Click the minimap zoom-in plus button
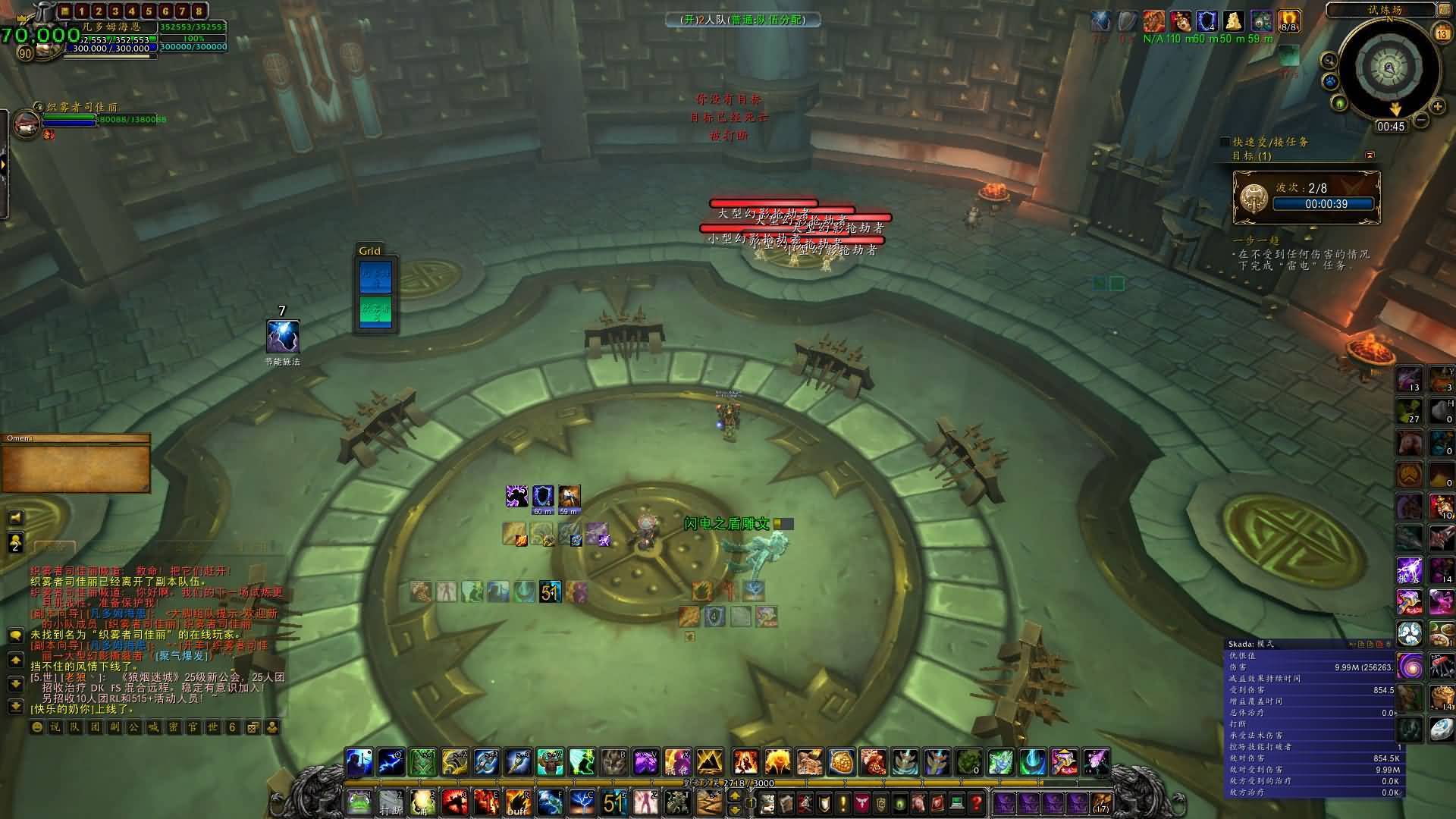1456x819 pixels. click(1437, 107)
